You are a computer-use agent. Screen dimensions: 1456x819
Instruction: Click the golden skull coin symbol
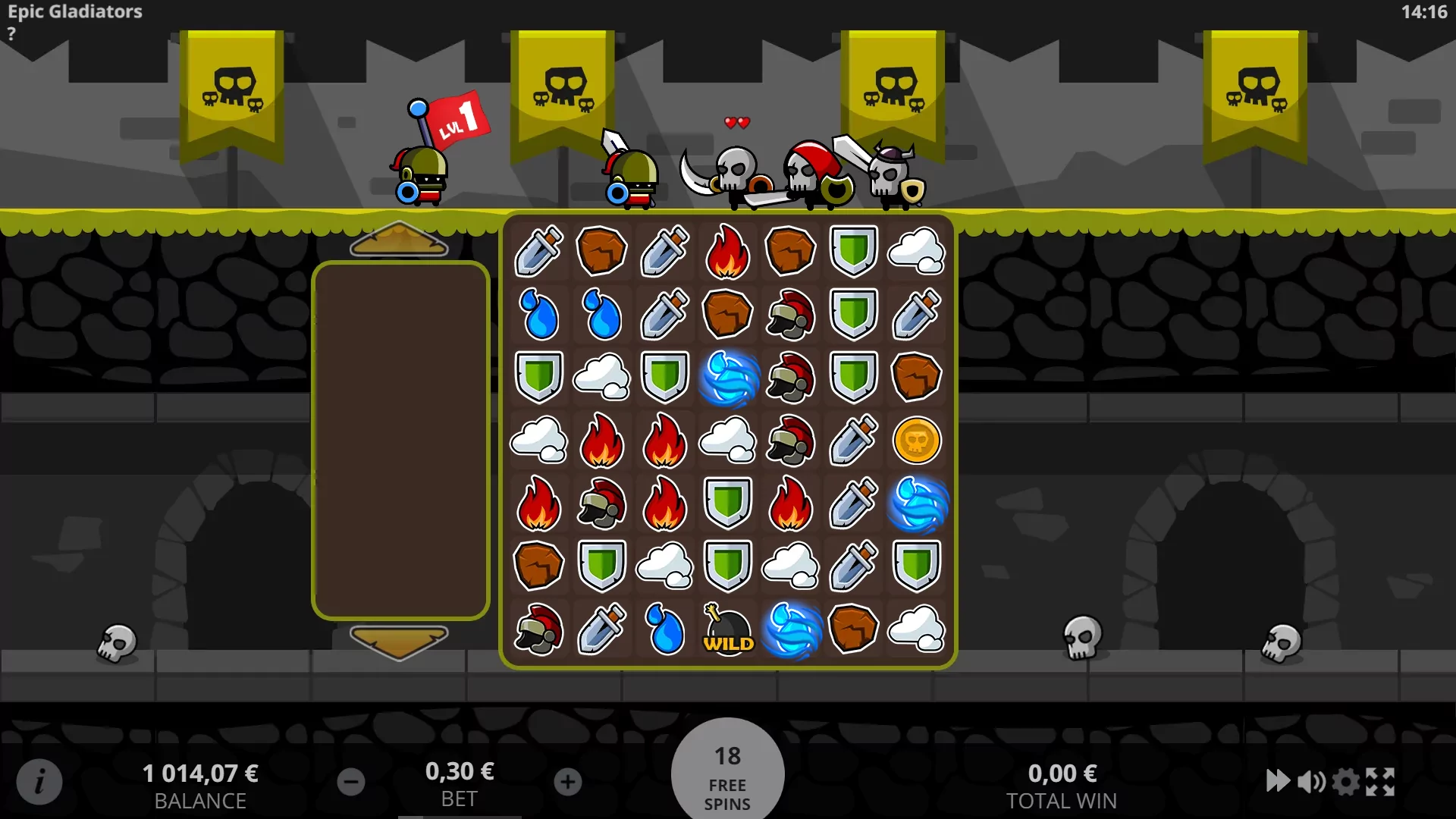tap(918, 441)
